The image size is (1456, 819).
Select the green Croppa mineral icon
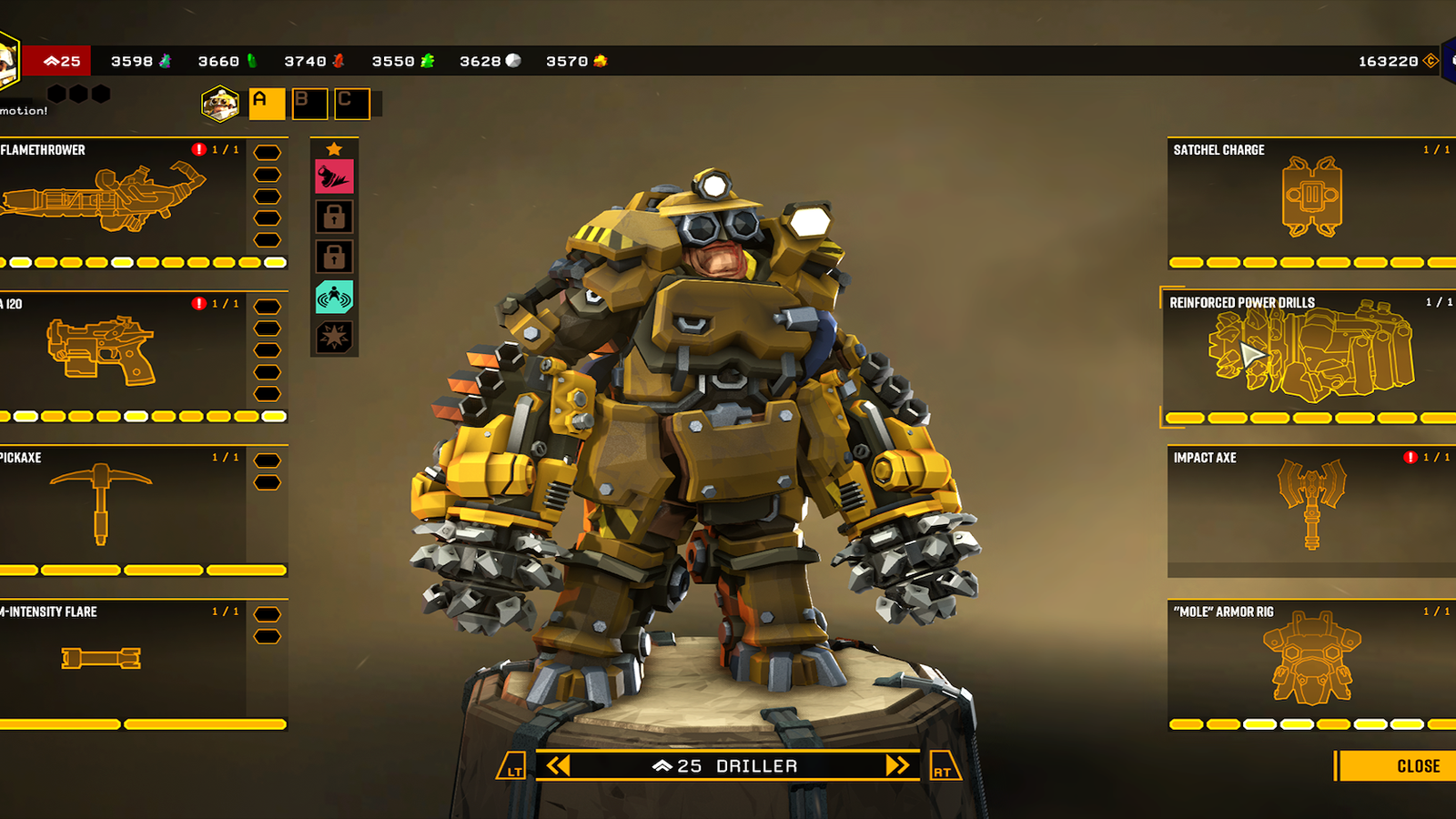pyautogui.click(x=252, y=62)
